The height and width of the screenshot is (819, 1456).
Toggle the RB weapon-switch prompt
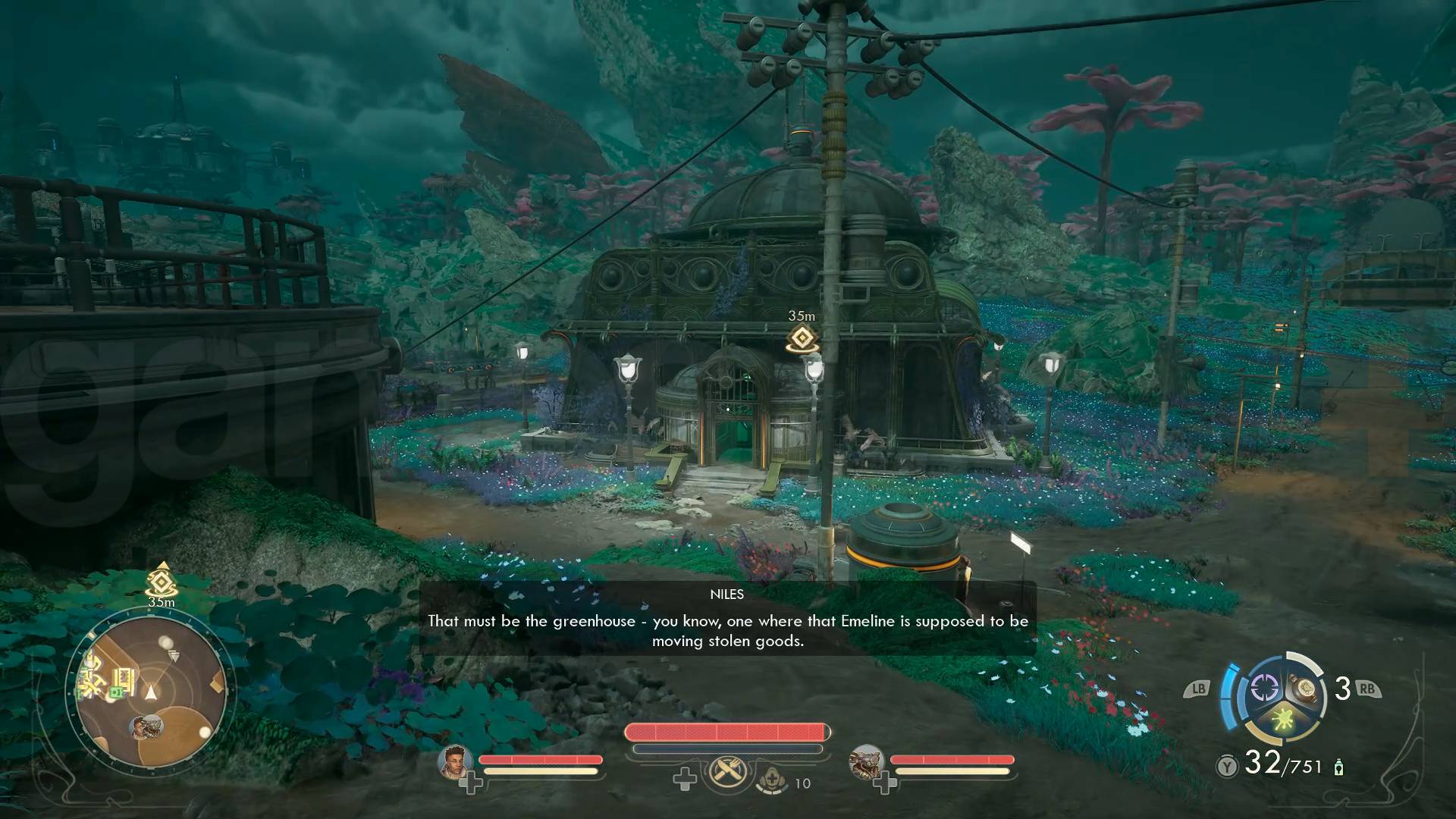click(x=1368, y=689)
